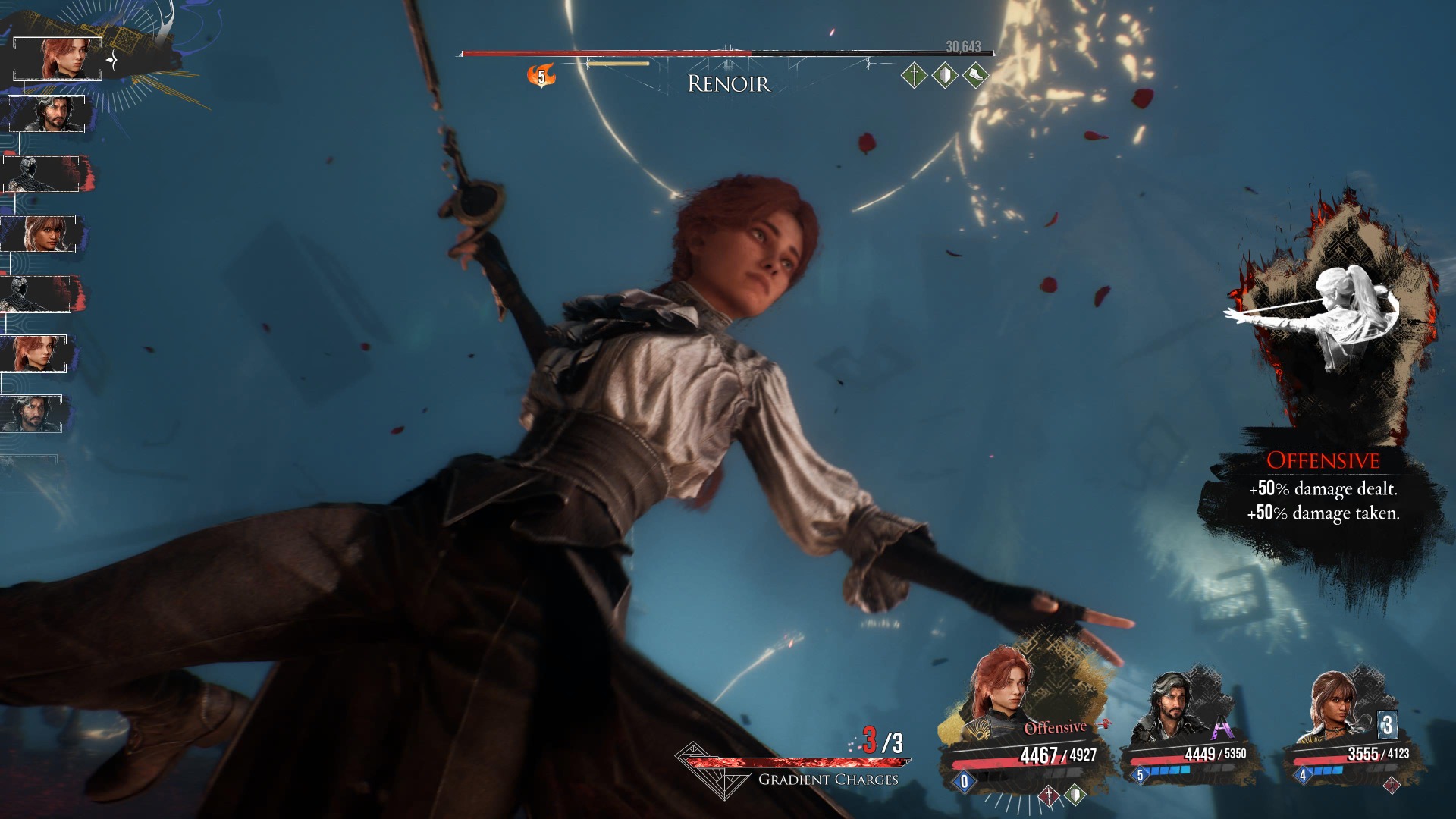Inspect Renoir's green shield buff icon
1456x819 pixels.
coord(945,75)
